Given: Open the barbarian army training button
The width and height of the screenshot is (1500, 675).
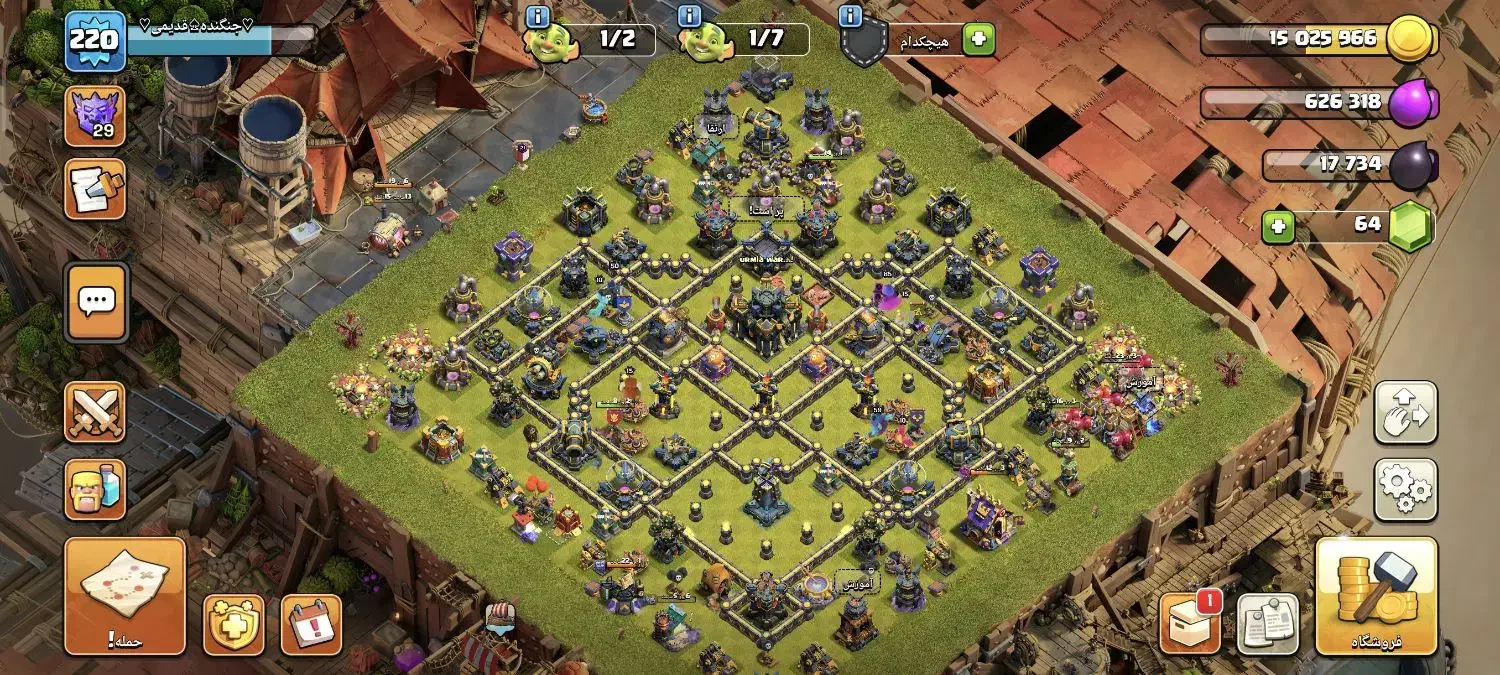Looking at the screenshot, I should pos(95,489).
